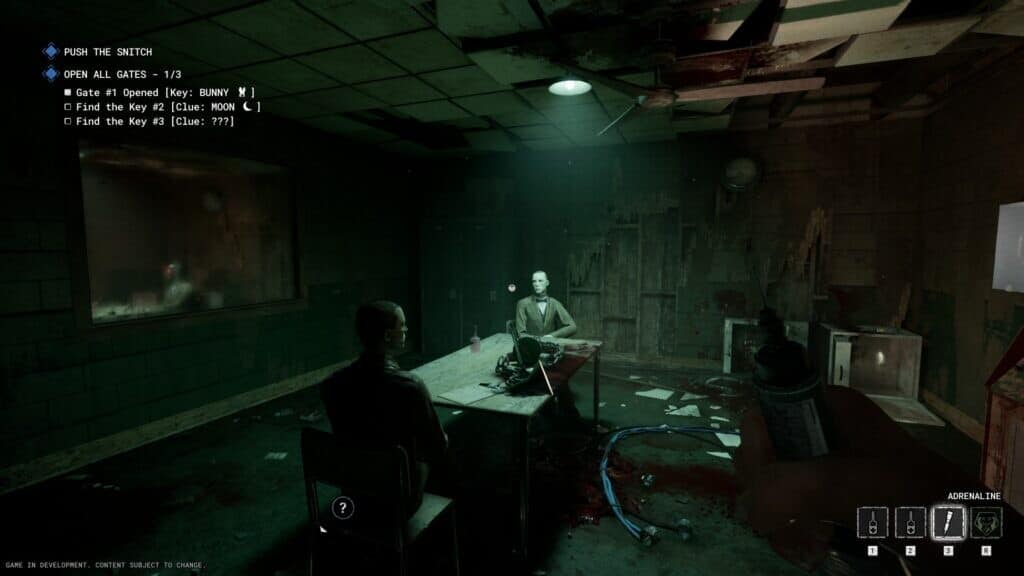Select the highlighted adrenaline syringe slot
Image resolution: width=1024 pixels, height=576 pixels.
(x=948, y=522)
